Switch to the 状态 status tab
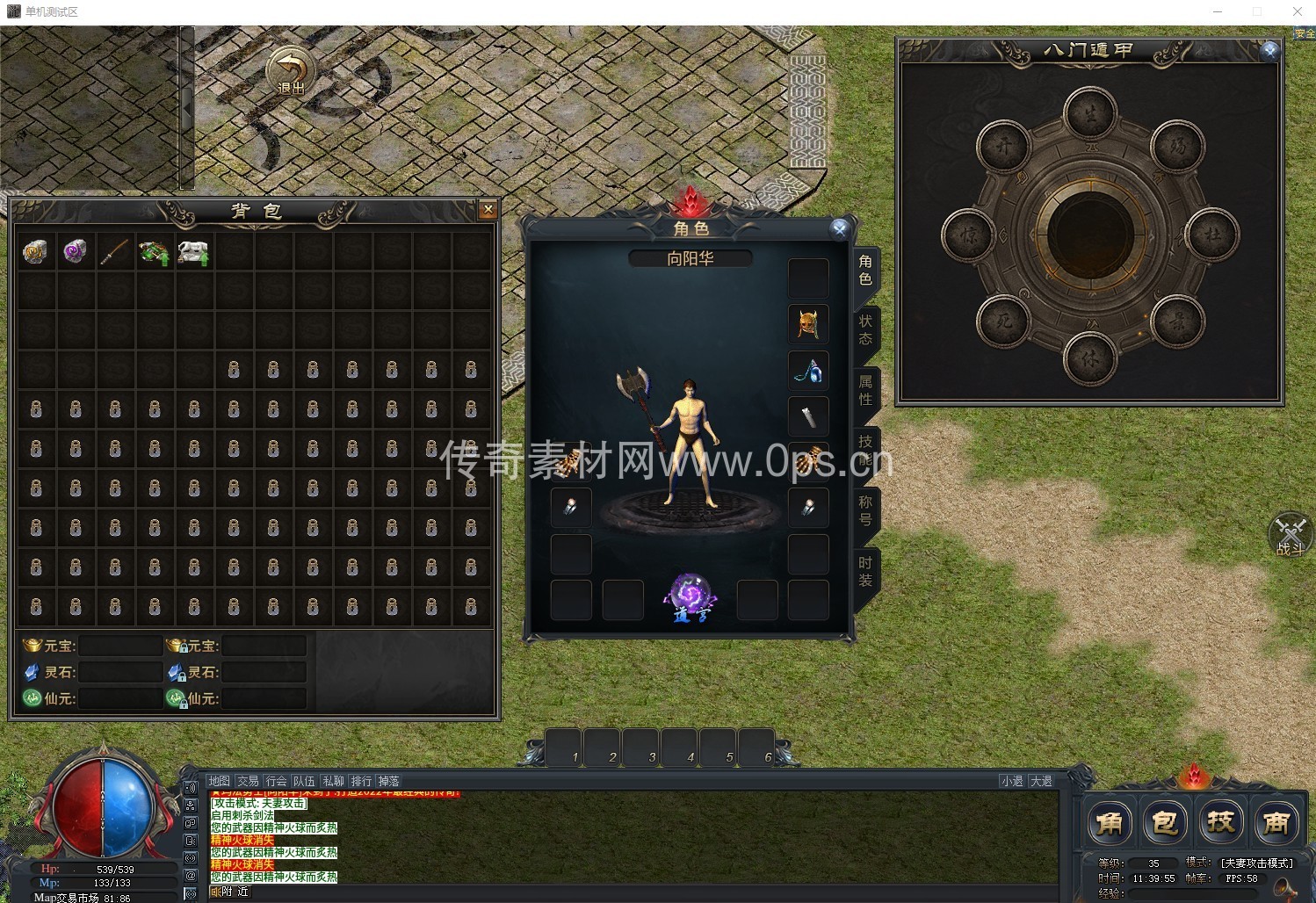1316x903 pixels. point(865,329)
